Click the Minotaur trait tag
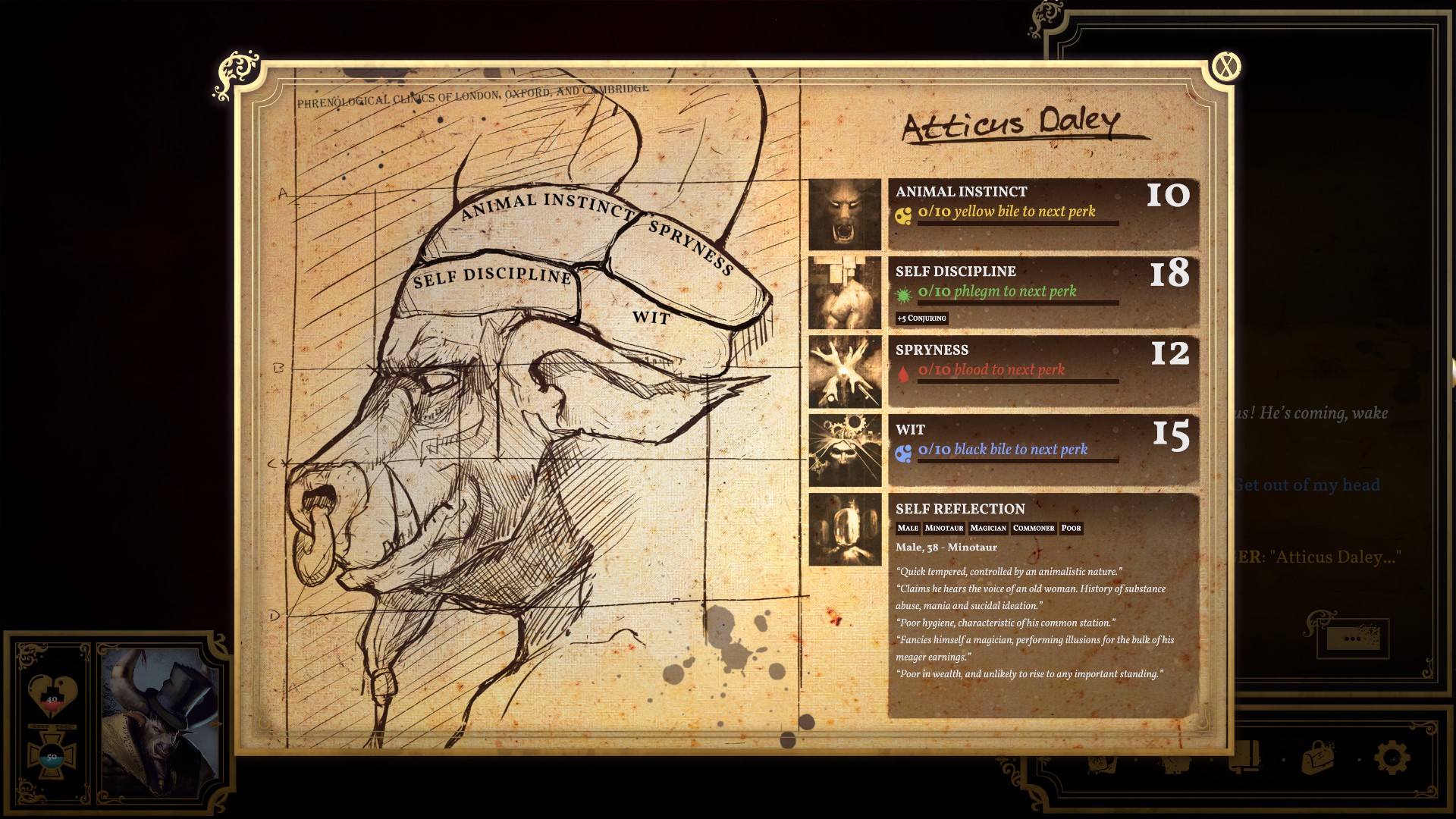This screenshot has width=1456, height=819. [x=944, y=528]
